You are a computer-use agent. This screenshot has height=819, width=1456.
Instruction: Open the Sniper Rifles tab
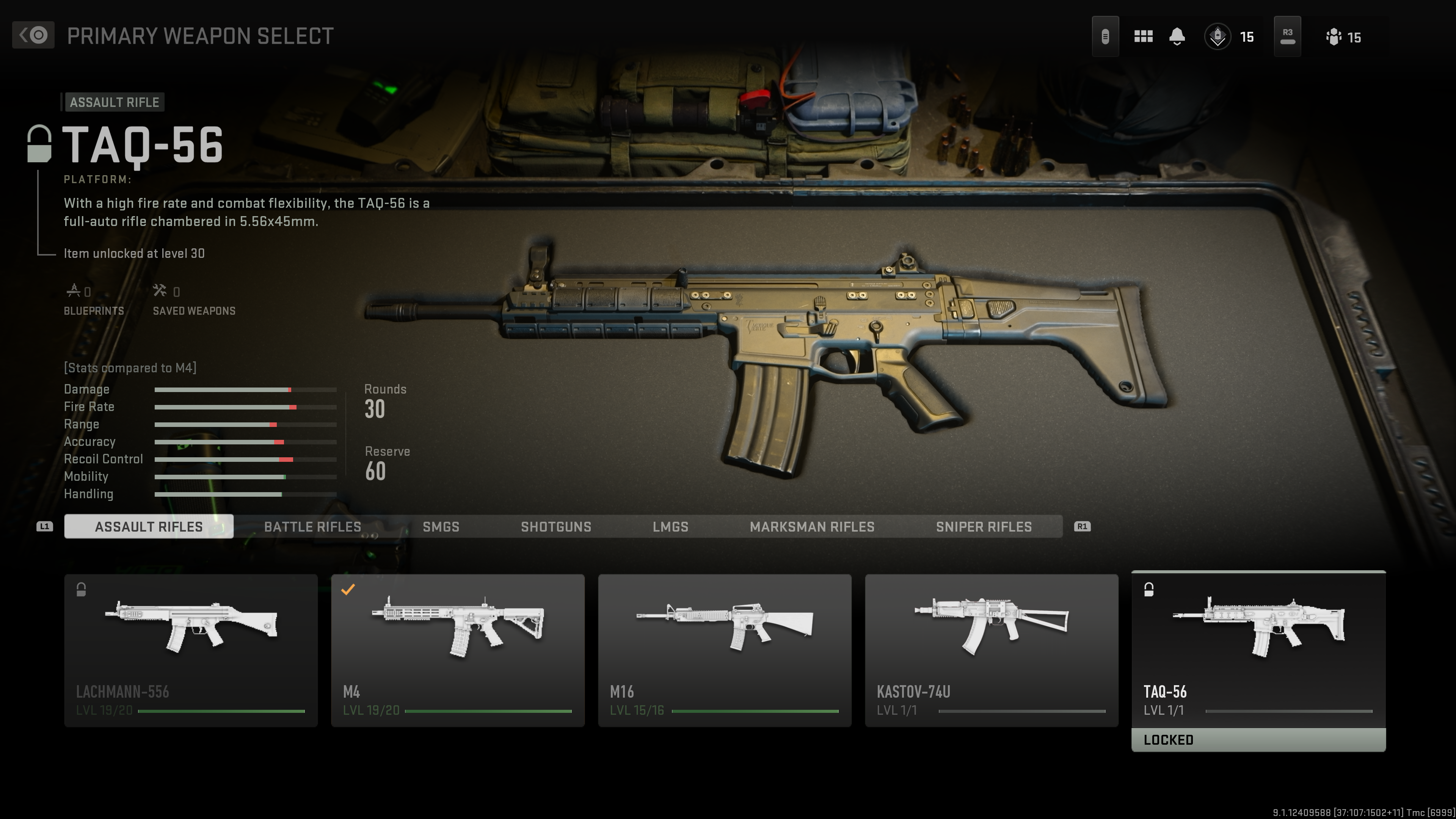coord(984,527)
